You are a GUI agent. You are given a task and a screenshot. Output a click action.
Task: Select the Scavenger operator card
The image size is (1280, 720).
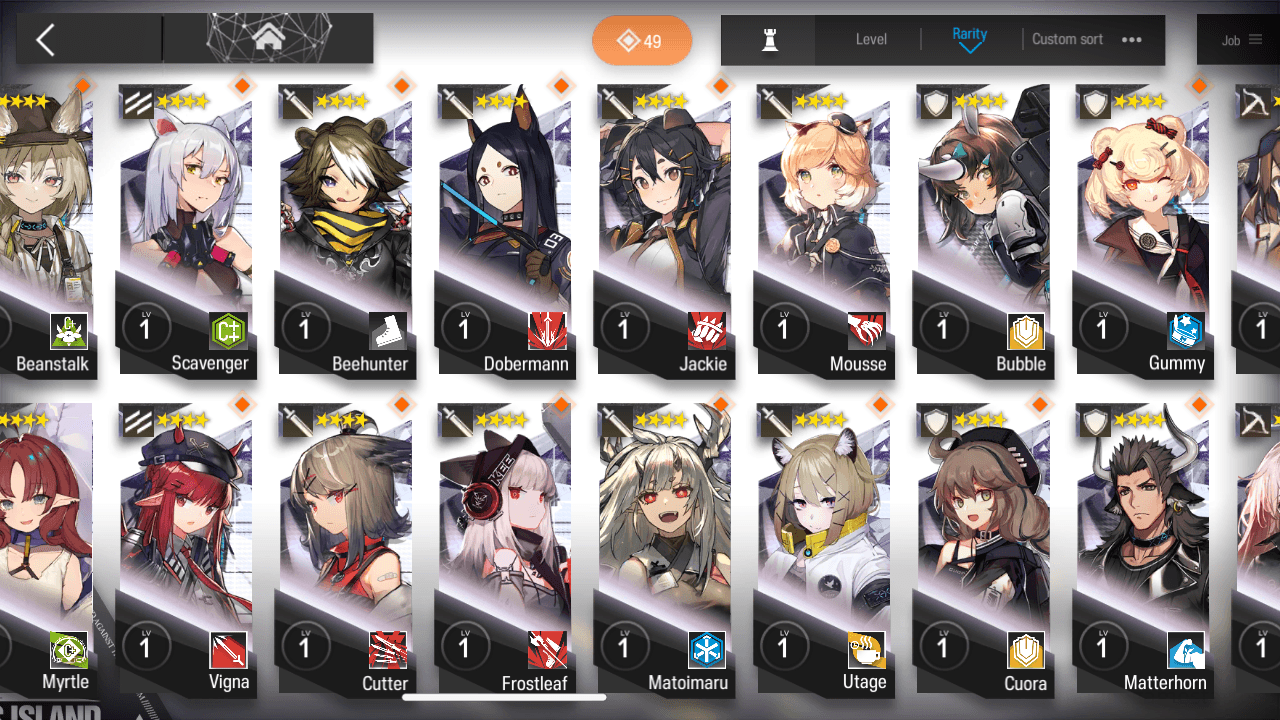pyautogui.click(x=186, y=230)
